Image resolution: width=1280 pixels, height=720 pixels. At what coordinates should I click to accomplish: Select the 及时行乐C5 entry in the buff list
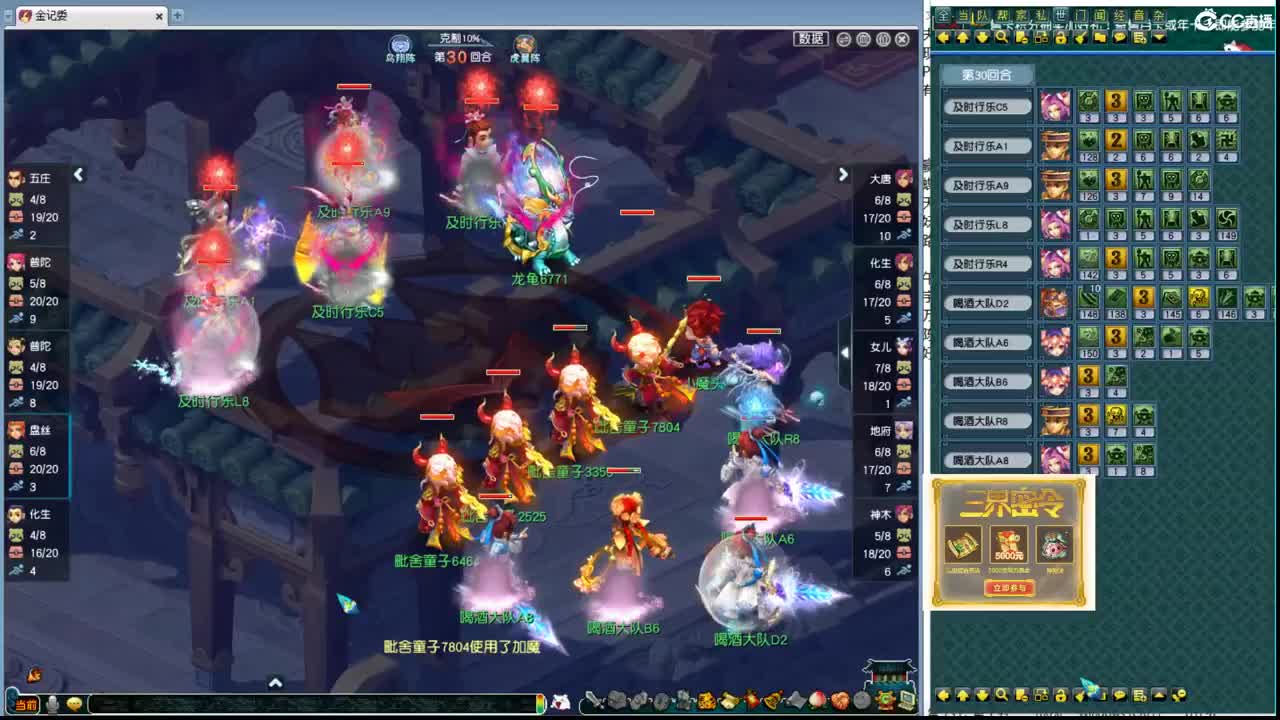[986, 105]
